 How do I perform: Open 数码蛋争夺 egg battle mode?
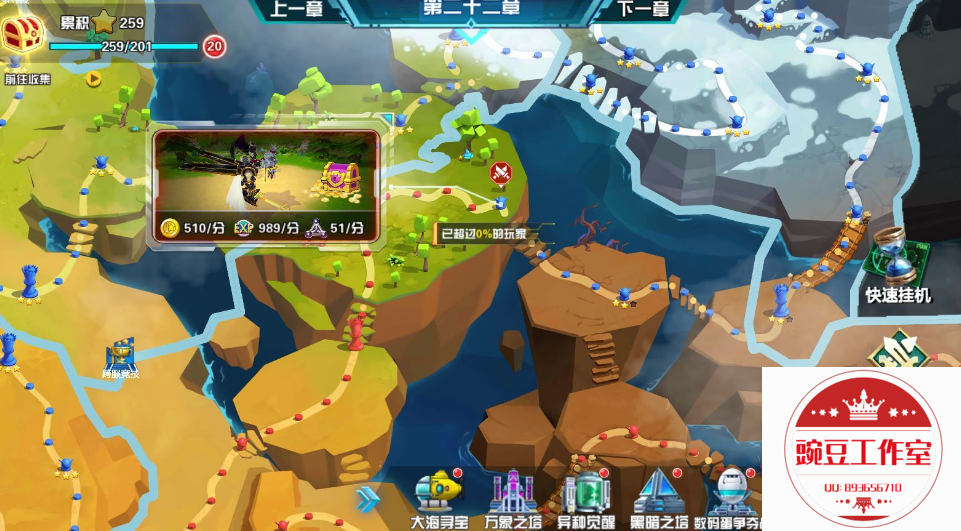click(732, 495)
